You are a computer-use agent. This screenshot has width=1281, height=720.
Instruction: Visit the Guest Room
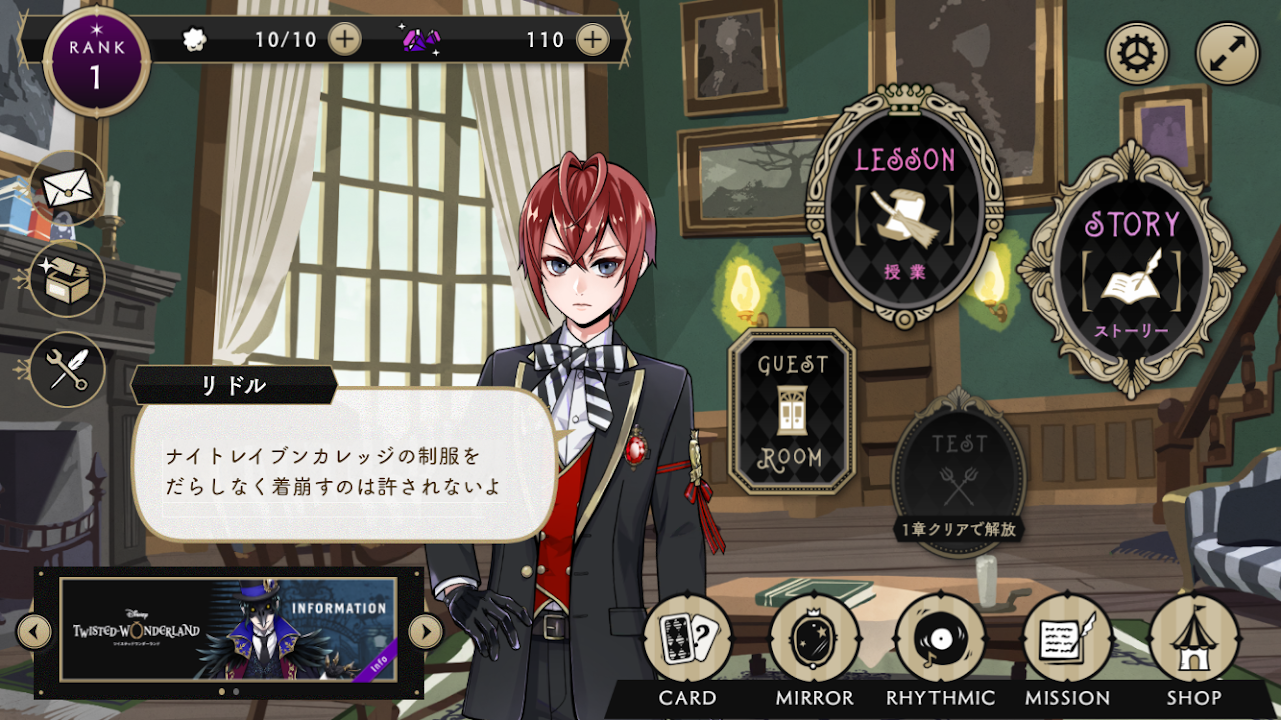coord(792,411)
